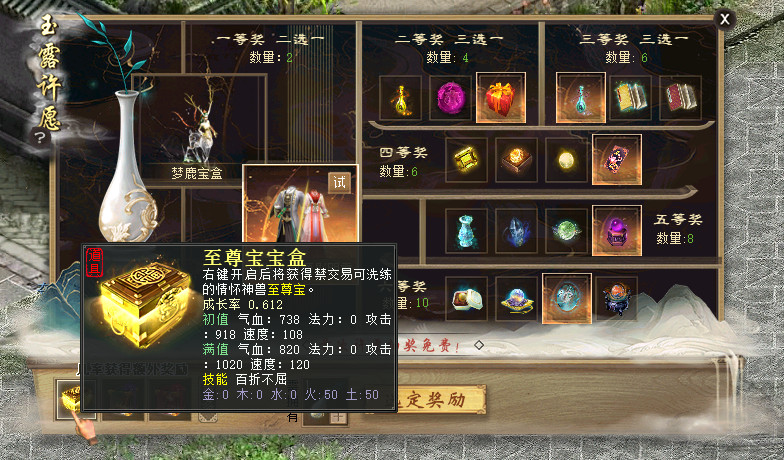Close the wish panel with the X button
This screenshot has height=460, width=784.
click(x=725, y=19)
